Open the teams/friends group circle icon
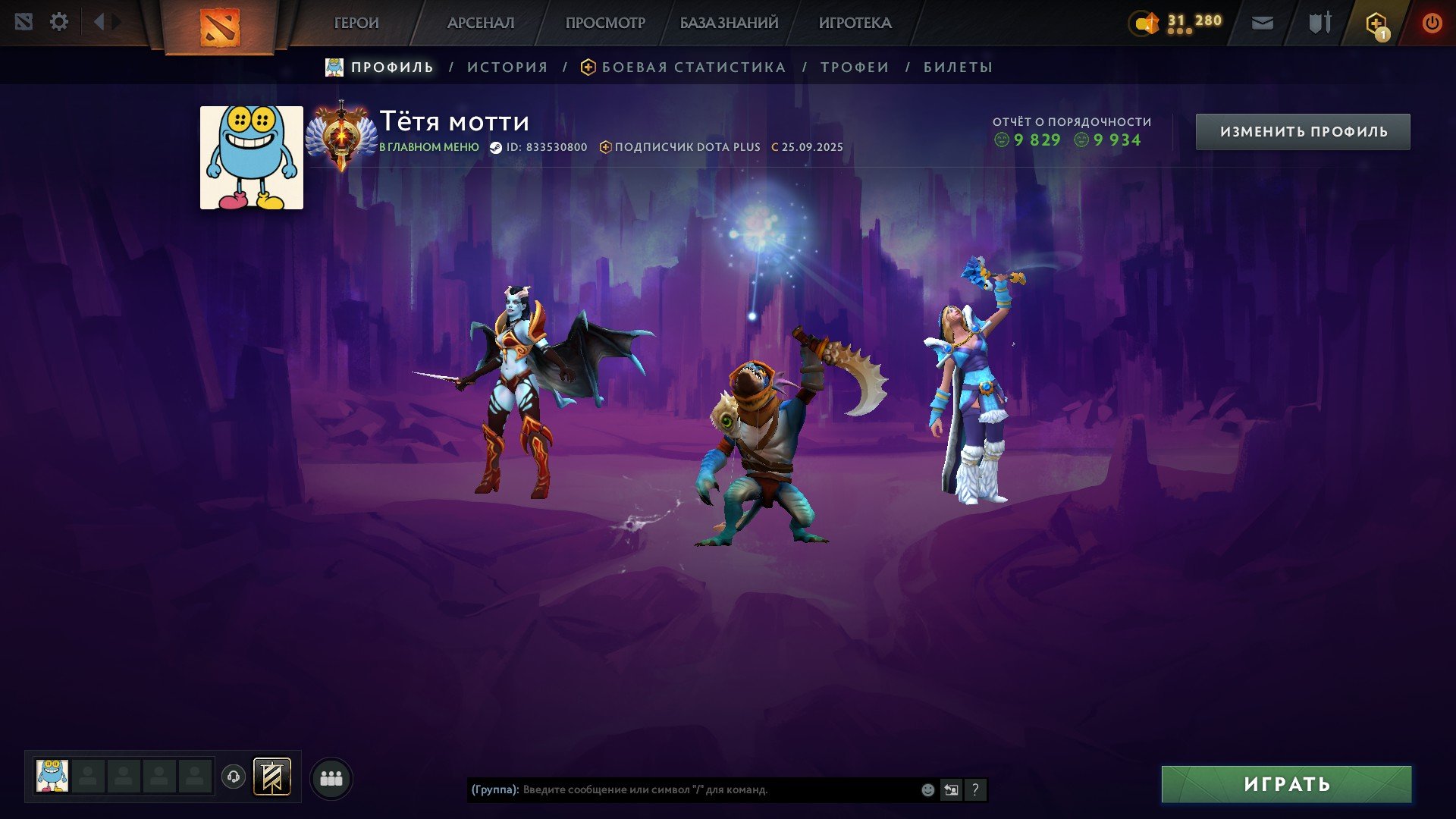The image size is (1456, 819). [x=330, y=777]
